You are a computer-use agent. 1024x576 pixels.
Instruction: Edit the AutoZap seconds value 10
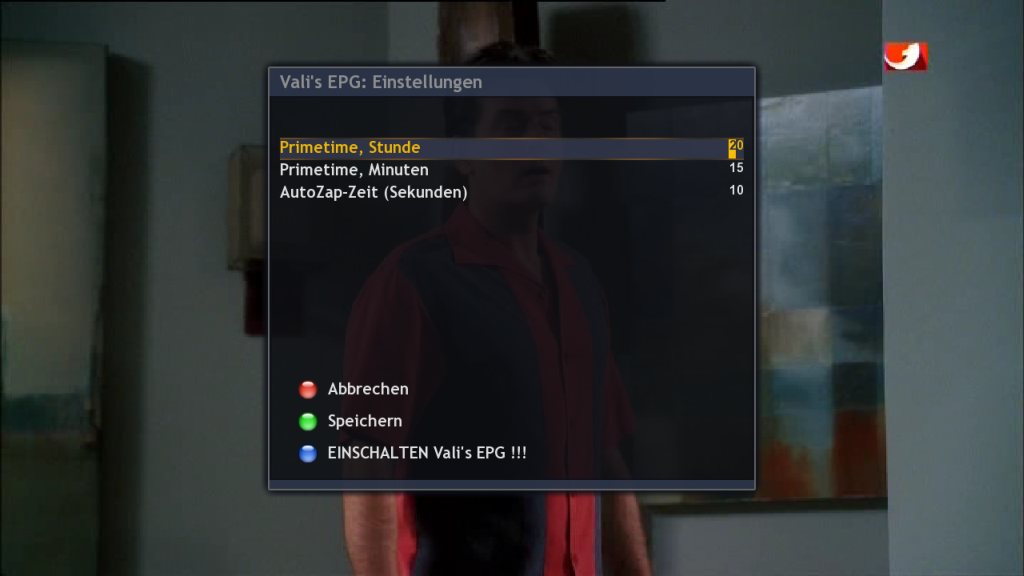pos(736,191)
